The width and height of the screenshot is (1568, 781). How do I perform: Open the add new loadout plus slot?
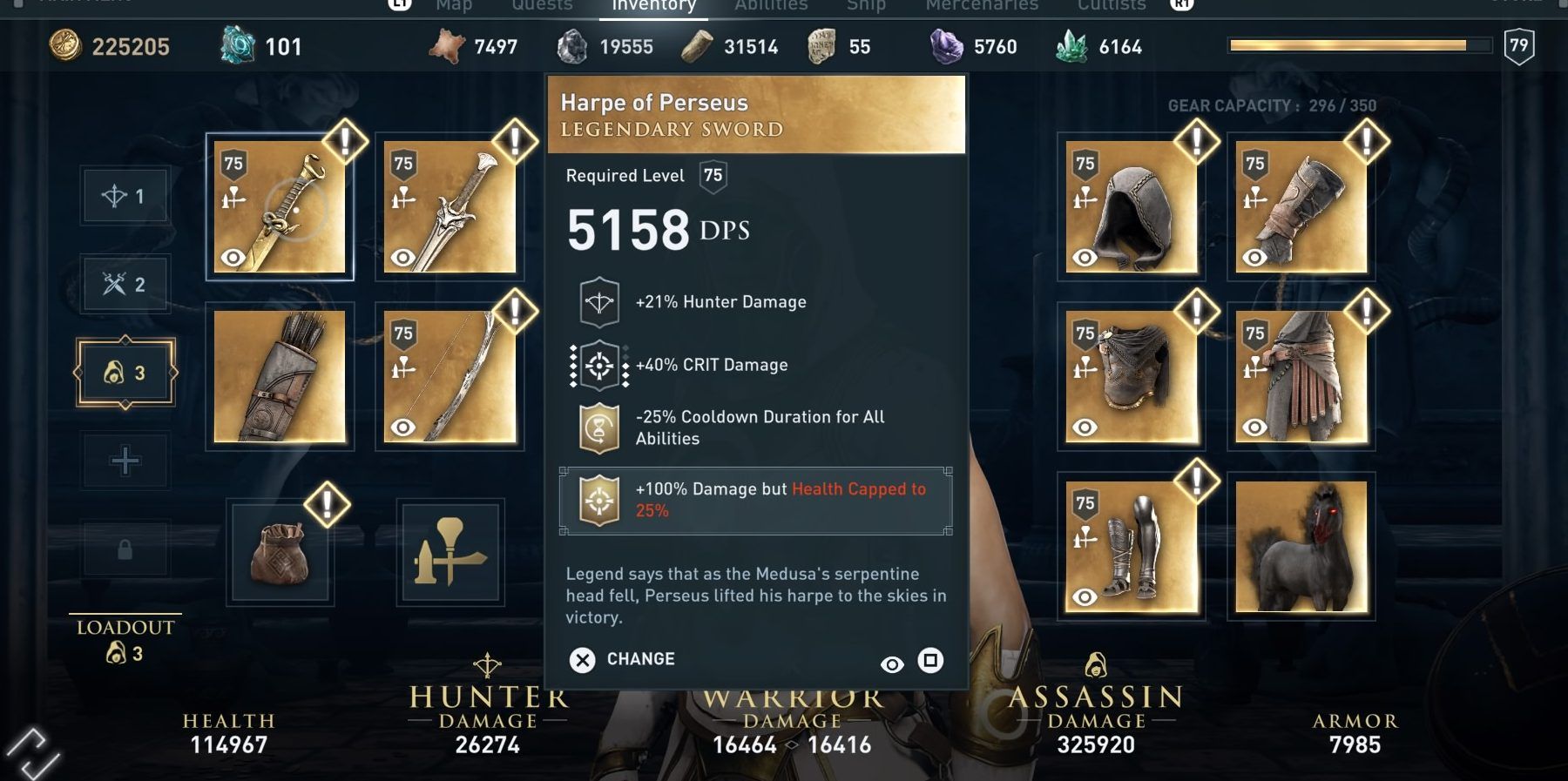point(125,460)
